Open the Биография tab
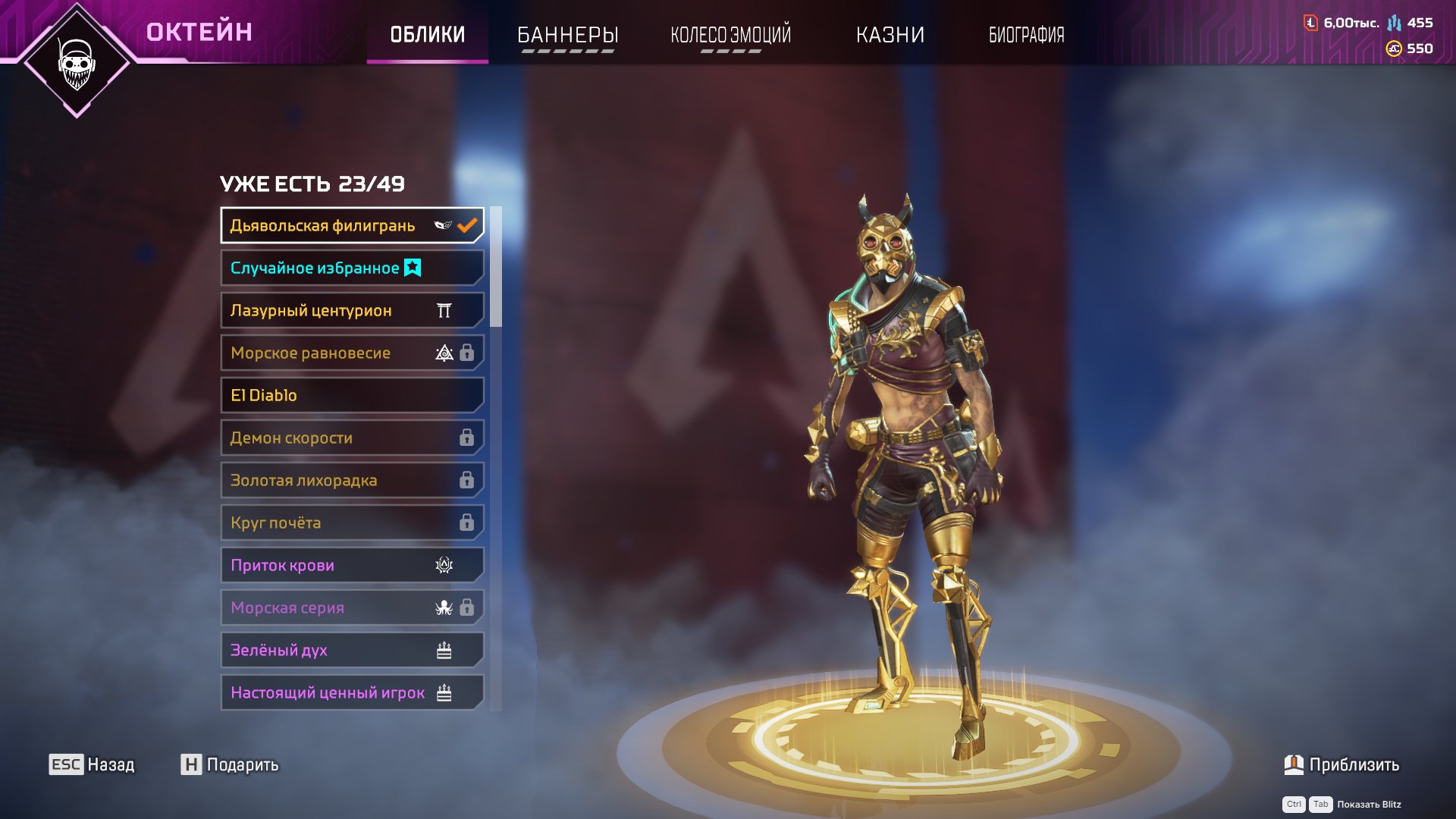Image resolution: width=1456 pixels, height=819 pixels. [x=1026, y=35]
